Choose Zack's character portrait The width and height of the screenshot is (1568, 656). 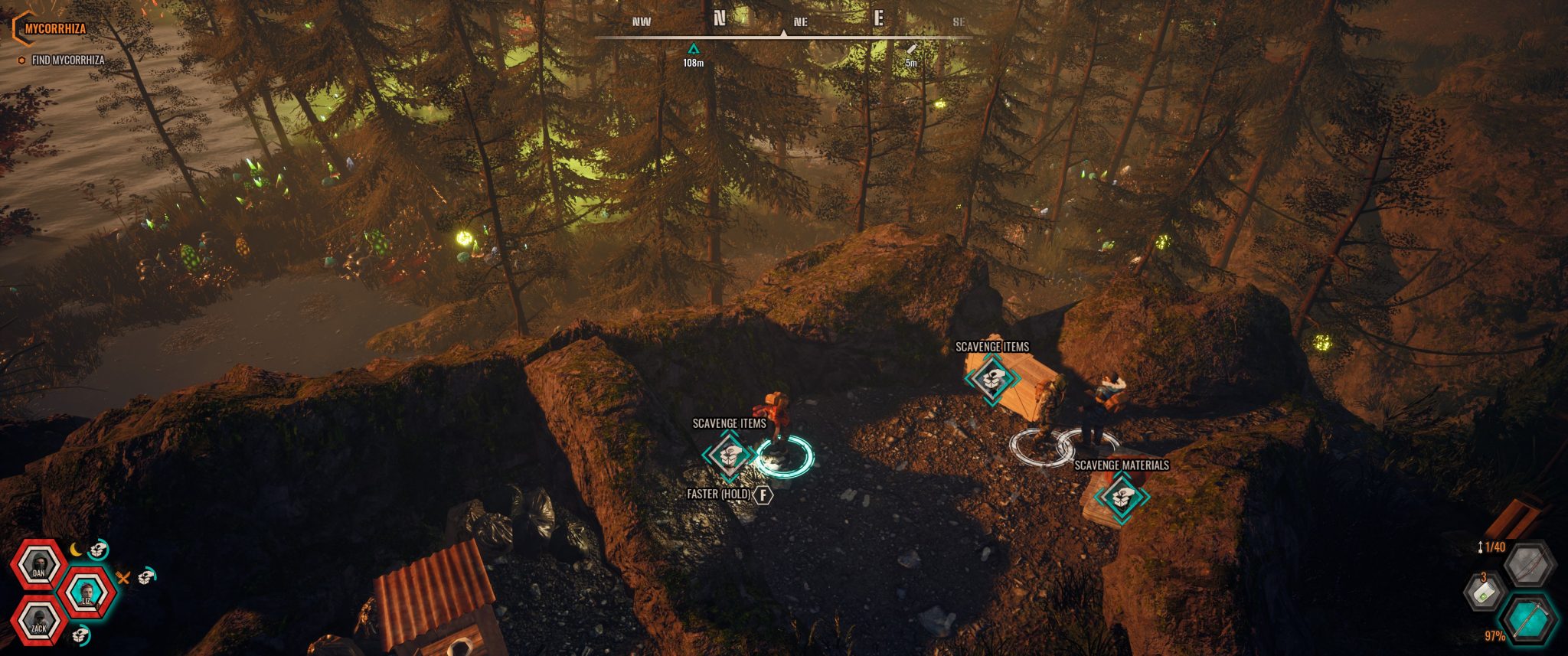coord(38,622)
